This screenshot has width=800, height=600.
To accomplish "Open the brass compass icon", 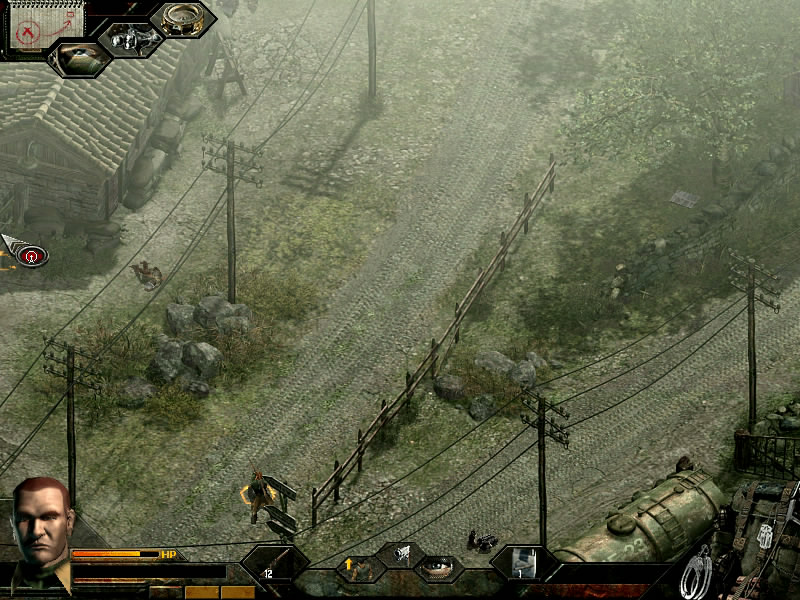I will [183, 19].
